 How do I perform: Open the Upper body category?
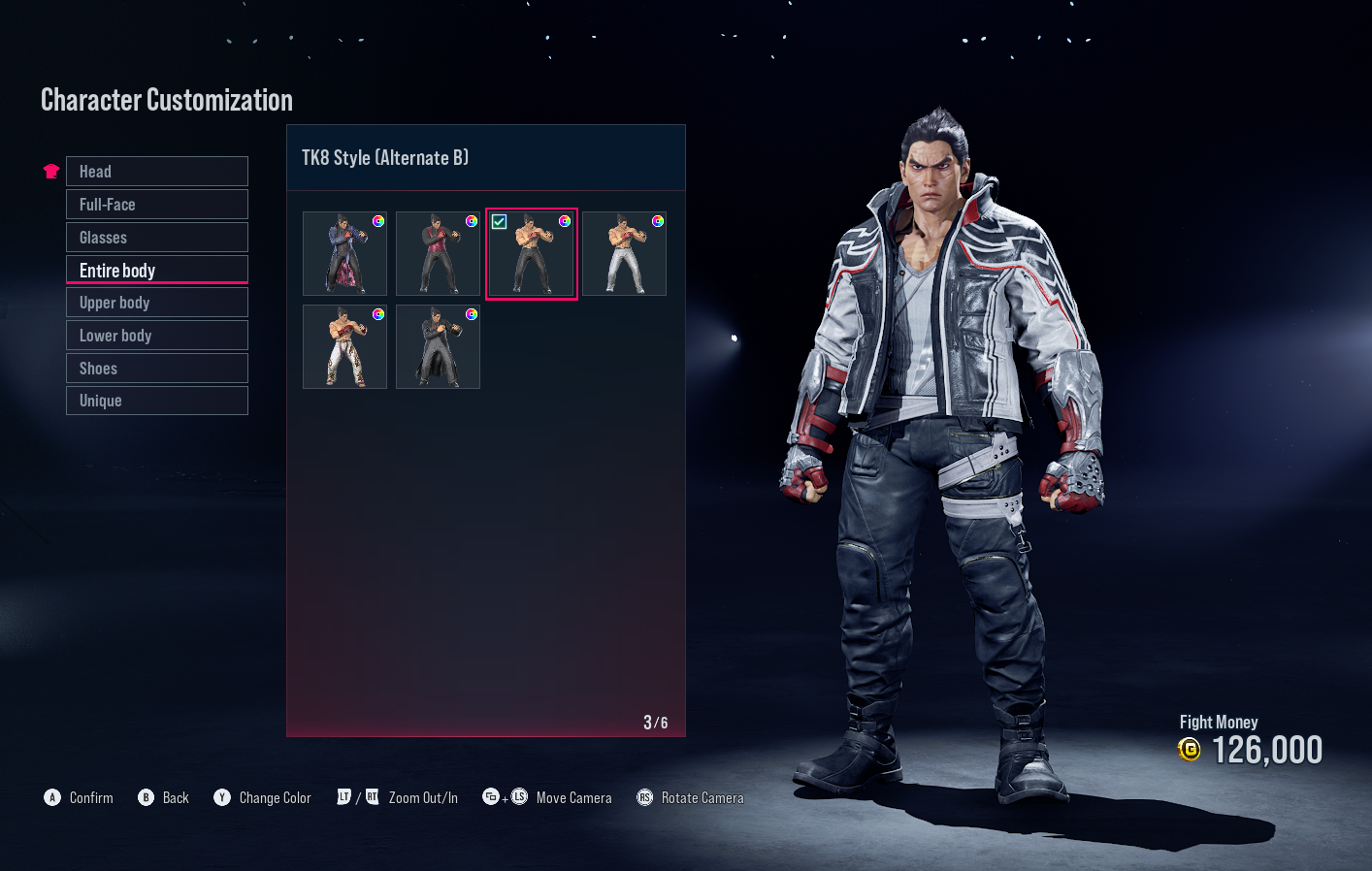pos(156,302)
